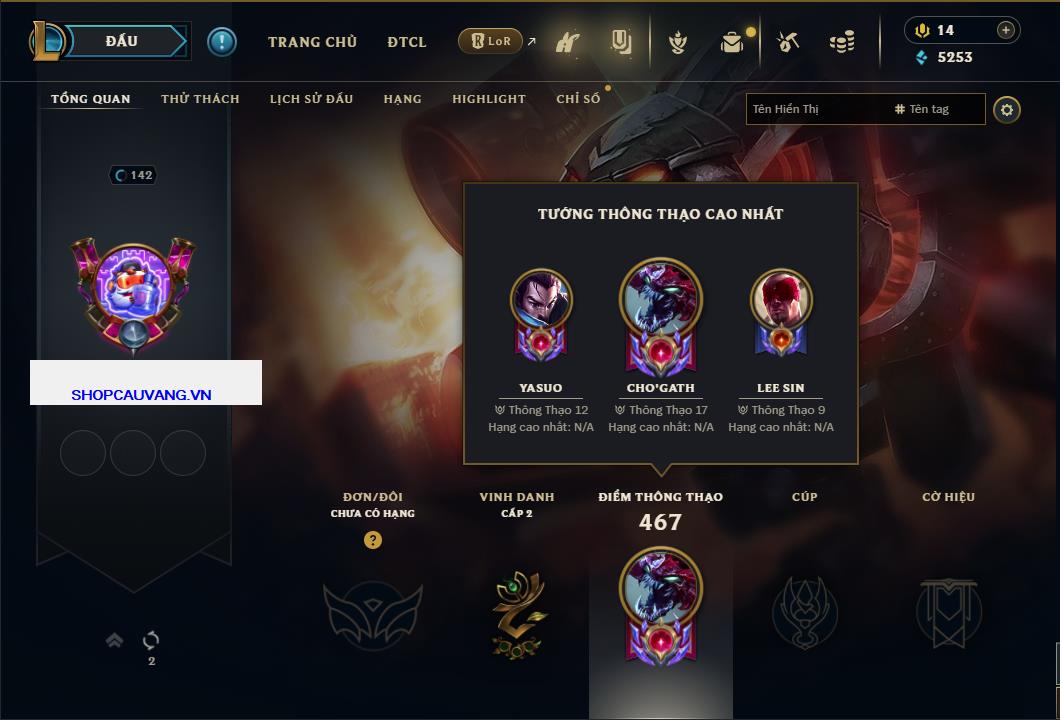Select the TỔNG QUAN overview tab
1060x720 pixels.
tap(90, 99)
